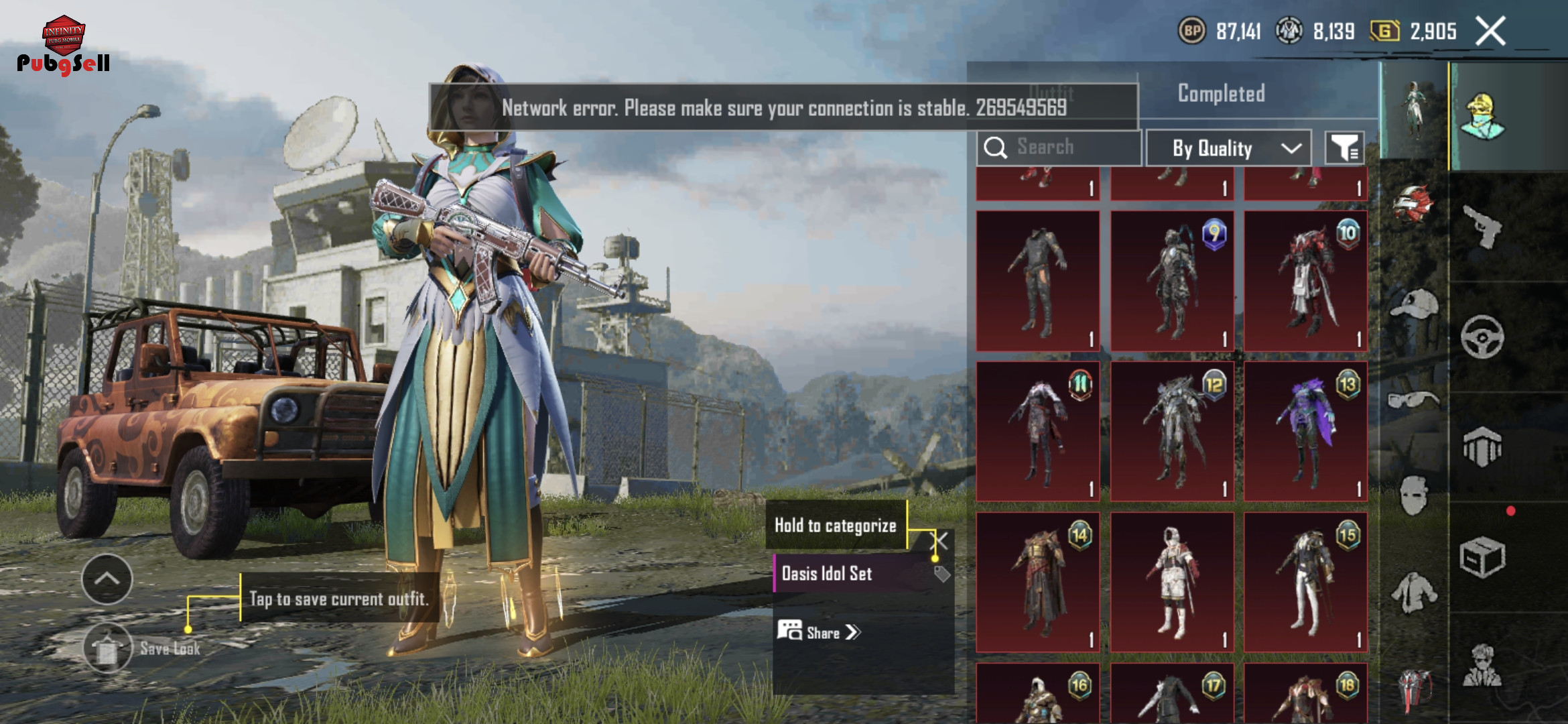Select the white outfit numbered 15
Screen dimensions: 1568x724
click(1305, 582)
